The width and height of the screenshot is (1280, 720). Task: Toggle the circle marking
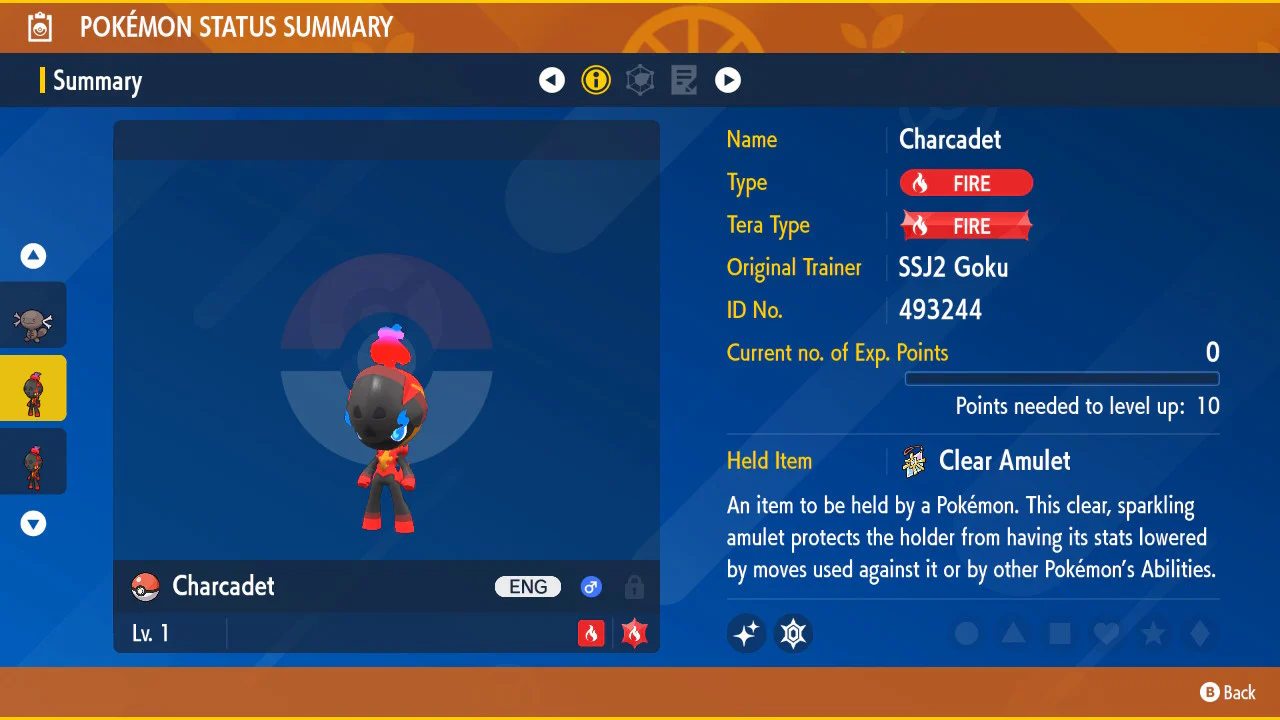click(x=966, y=633)
